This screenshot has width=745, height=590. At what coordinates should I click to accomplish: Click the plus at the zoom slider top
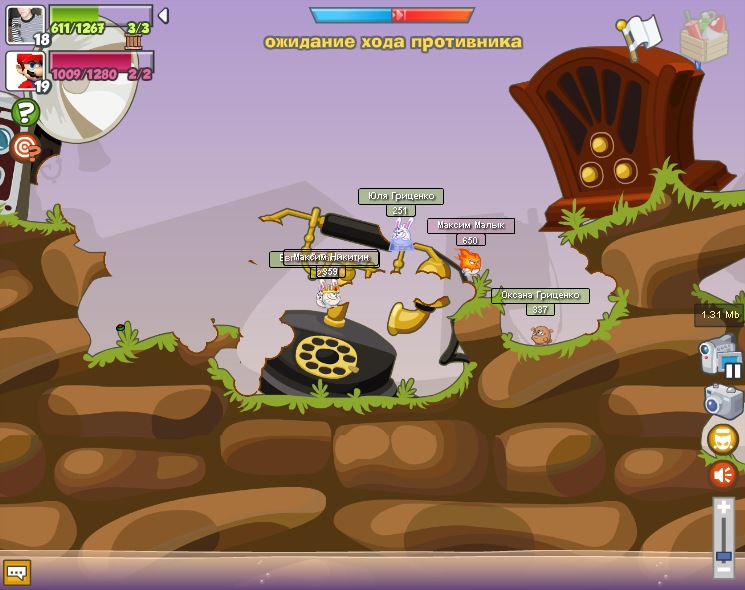click(723, 508)
